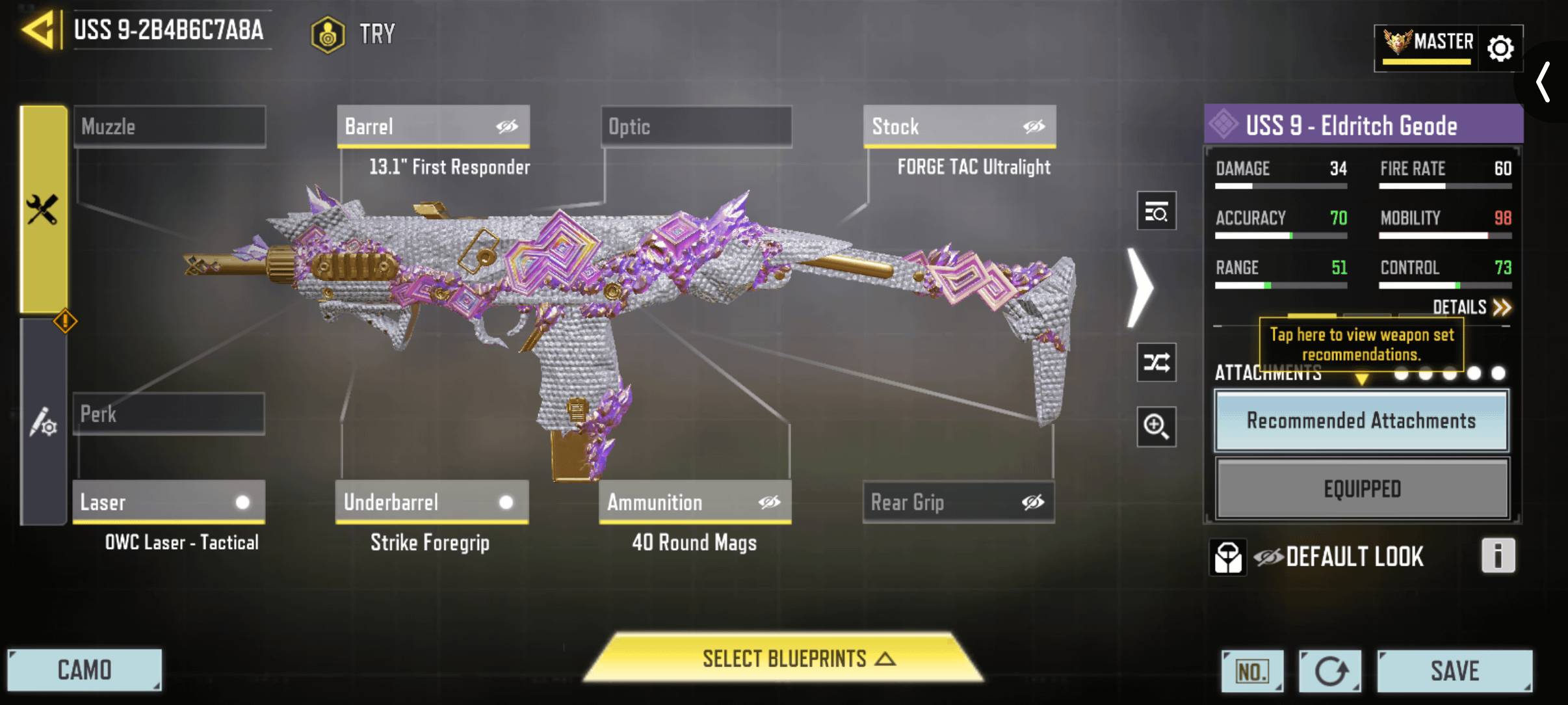Open the Stock attachment slot
The width and height of the screenshot is (1568, 705).
[x=959, y=126]
